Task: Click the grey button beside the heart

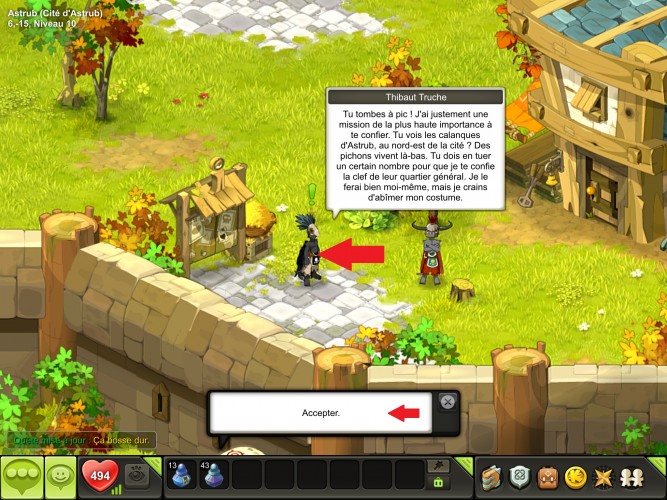Action: click(139, 476)
